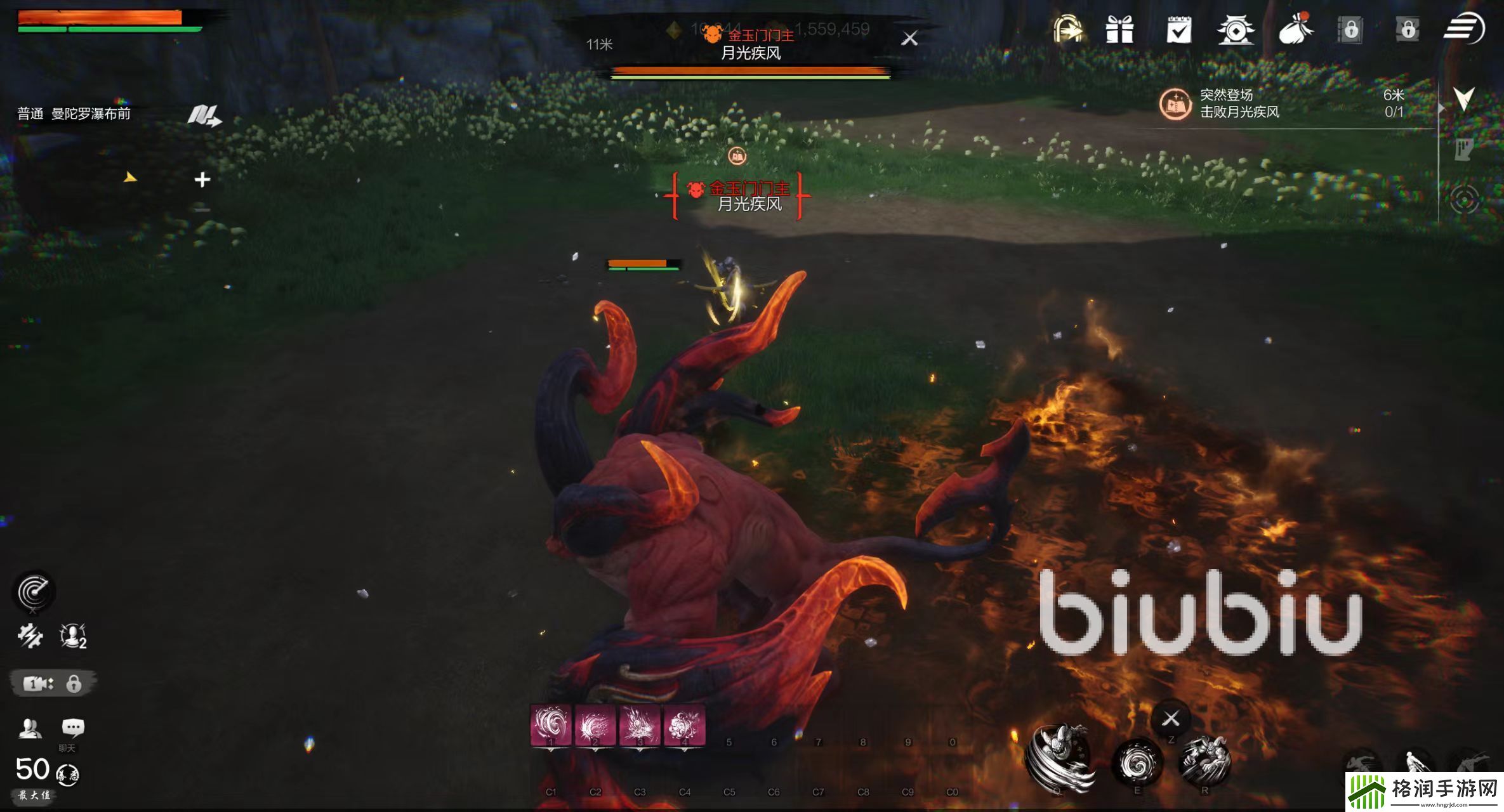
Task: Open the chat speech bubble (聊天)
Action: [x=72, y=728]
